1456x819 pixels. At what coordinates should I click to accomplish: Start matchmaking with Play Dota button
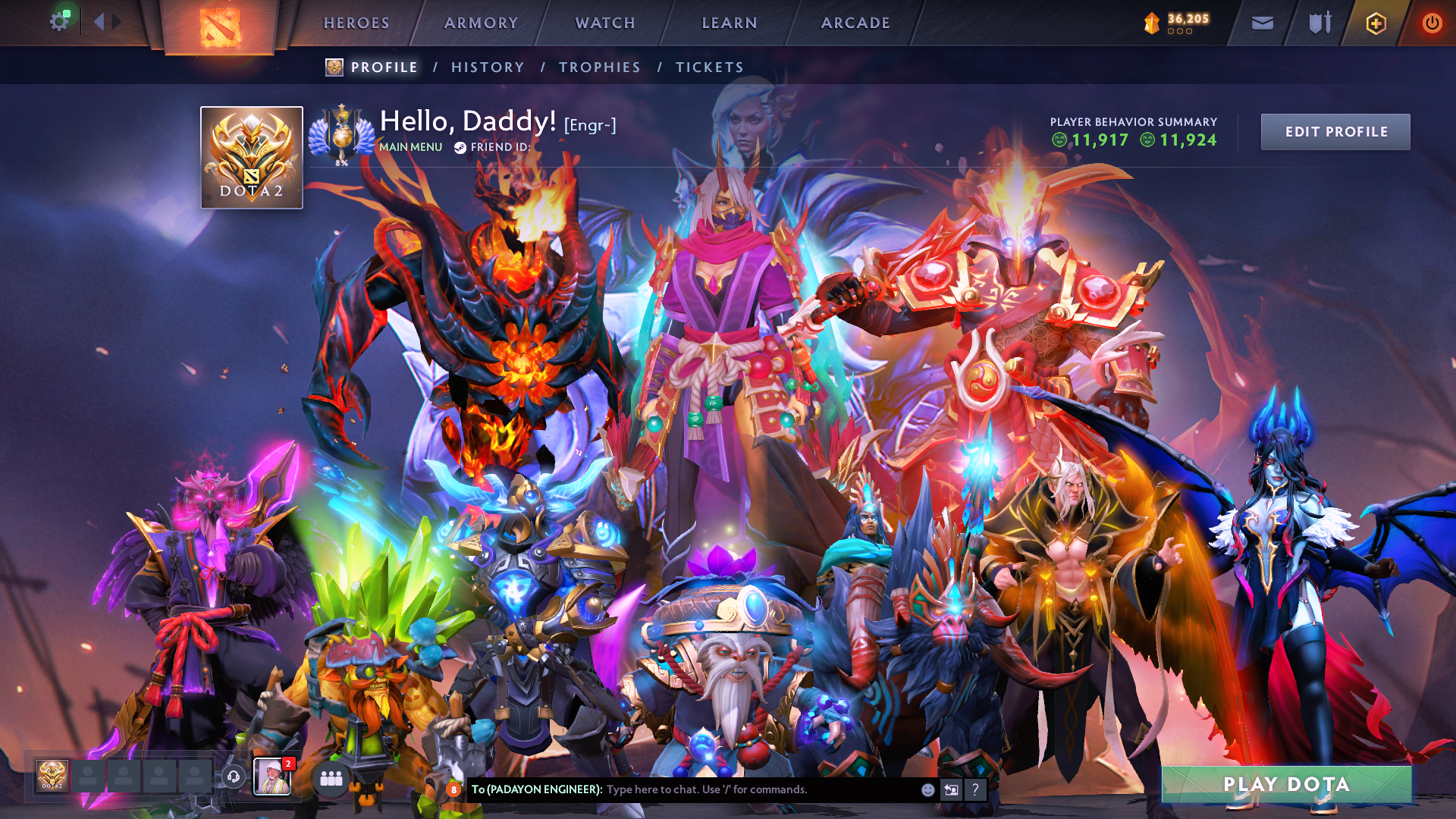pos(1286,784)
